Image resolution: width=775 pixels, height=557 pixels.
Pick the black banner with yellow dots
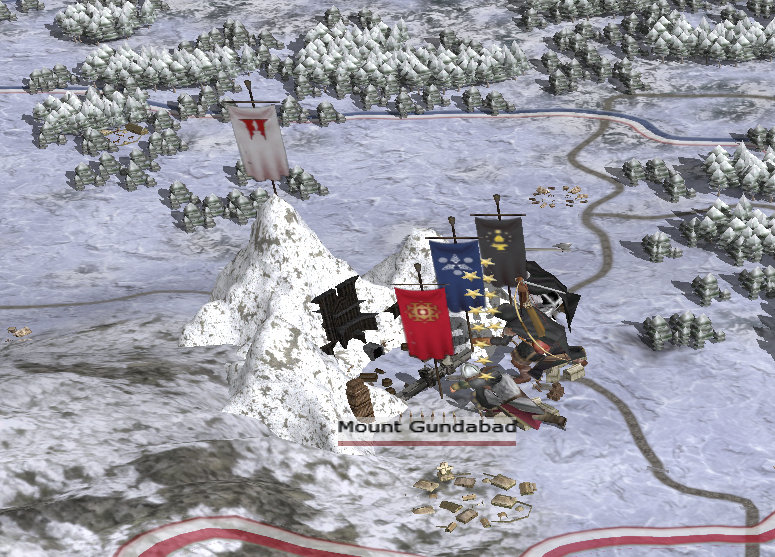point(501,250)
